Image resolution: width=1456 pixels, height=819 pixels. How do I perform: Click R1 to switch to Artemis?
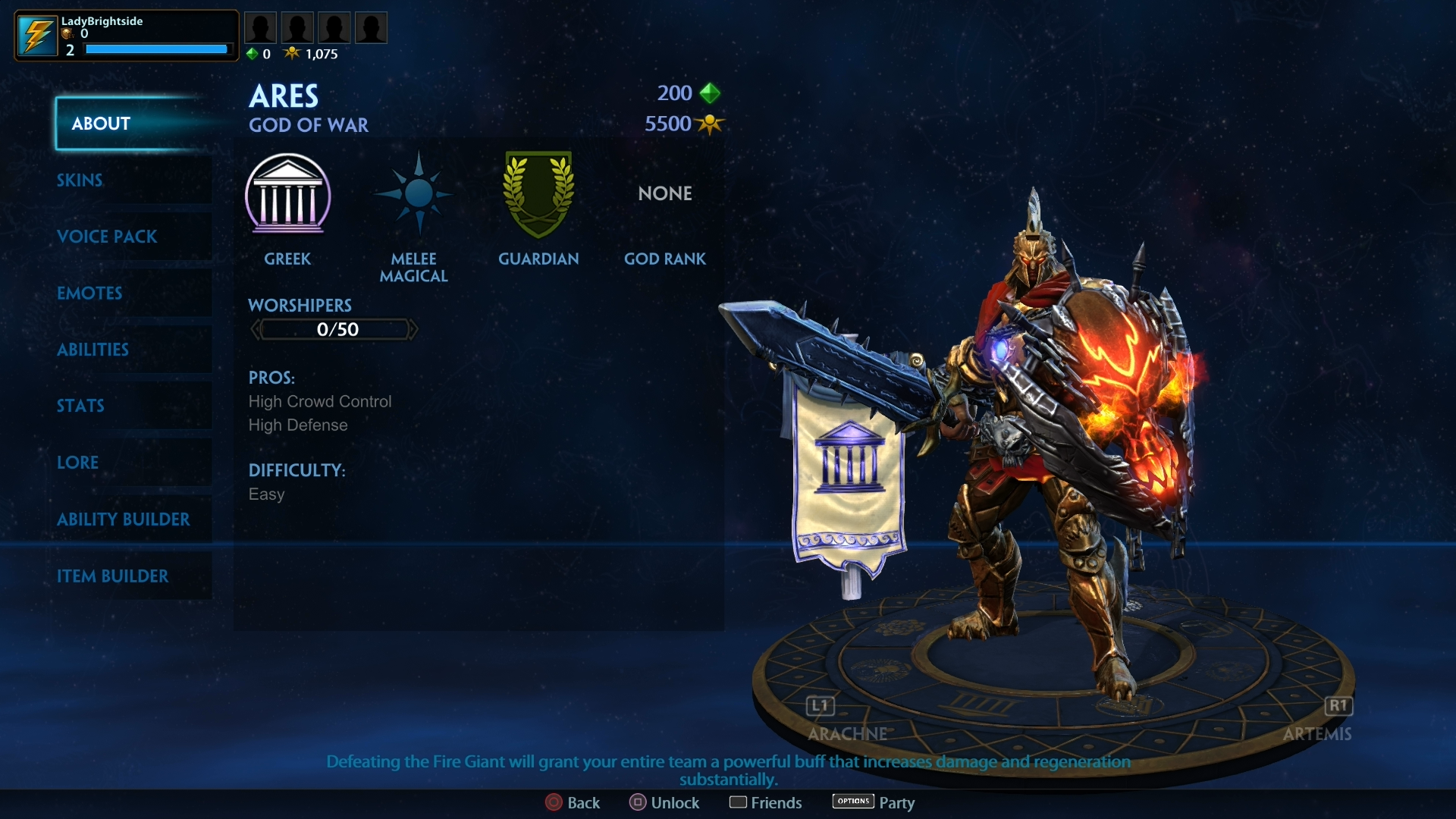[1338, 706]
